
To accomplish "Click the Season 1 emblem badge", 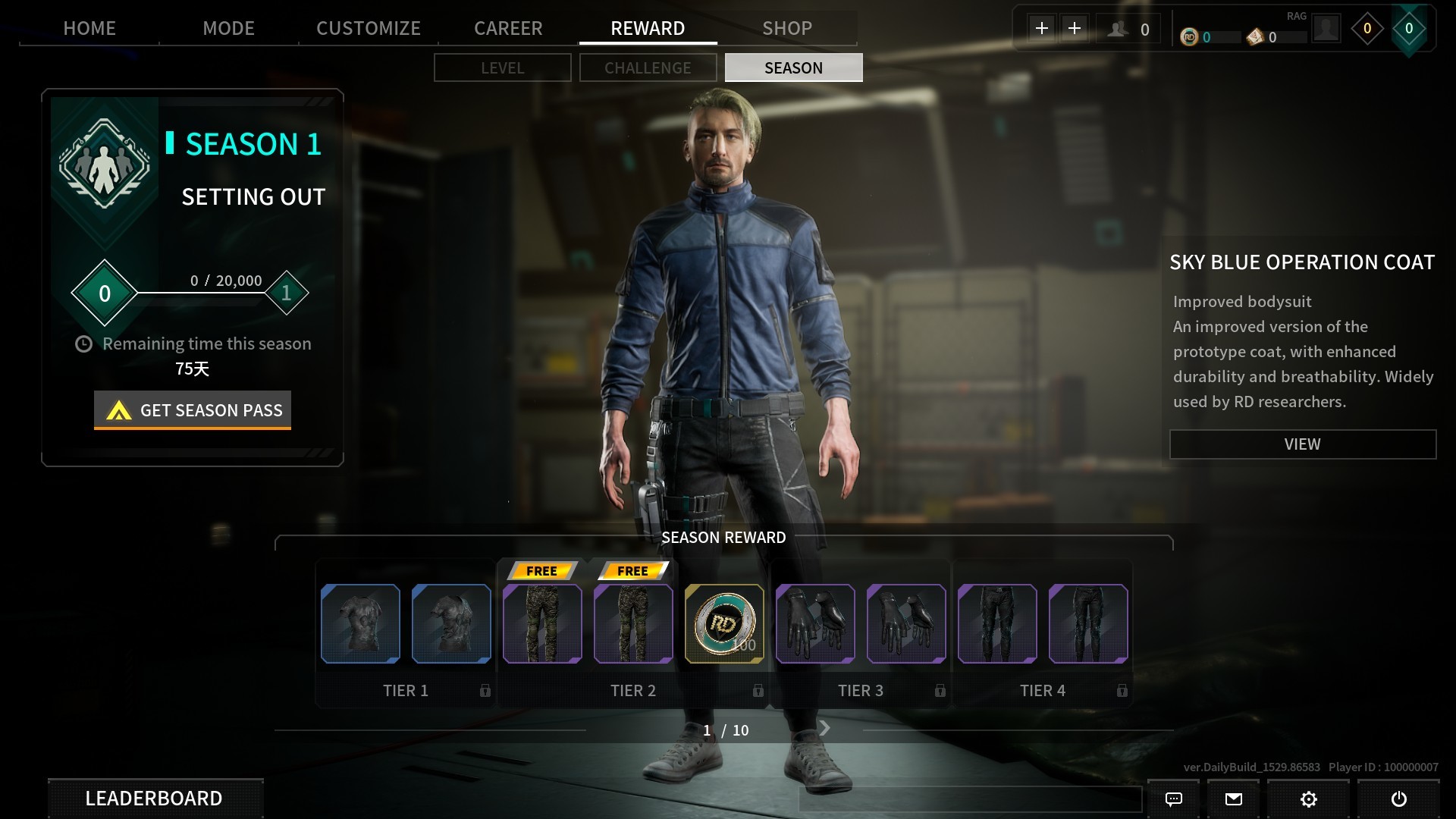I will pyautogui.click(x=105, y=164).
